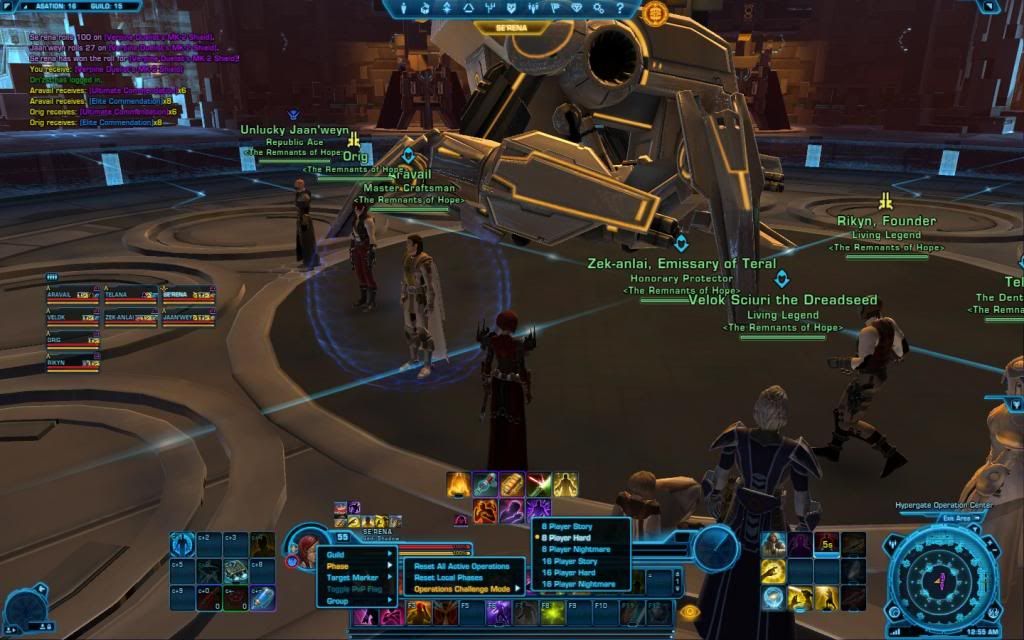
Task: Select Rikyn's raid frame
Action: (x=72, y=362)
